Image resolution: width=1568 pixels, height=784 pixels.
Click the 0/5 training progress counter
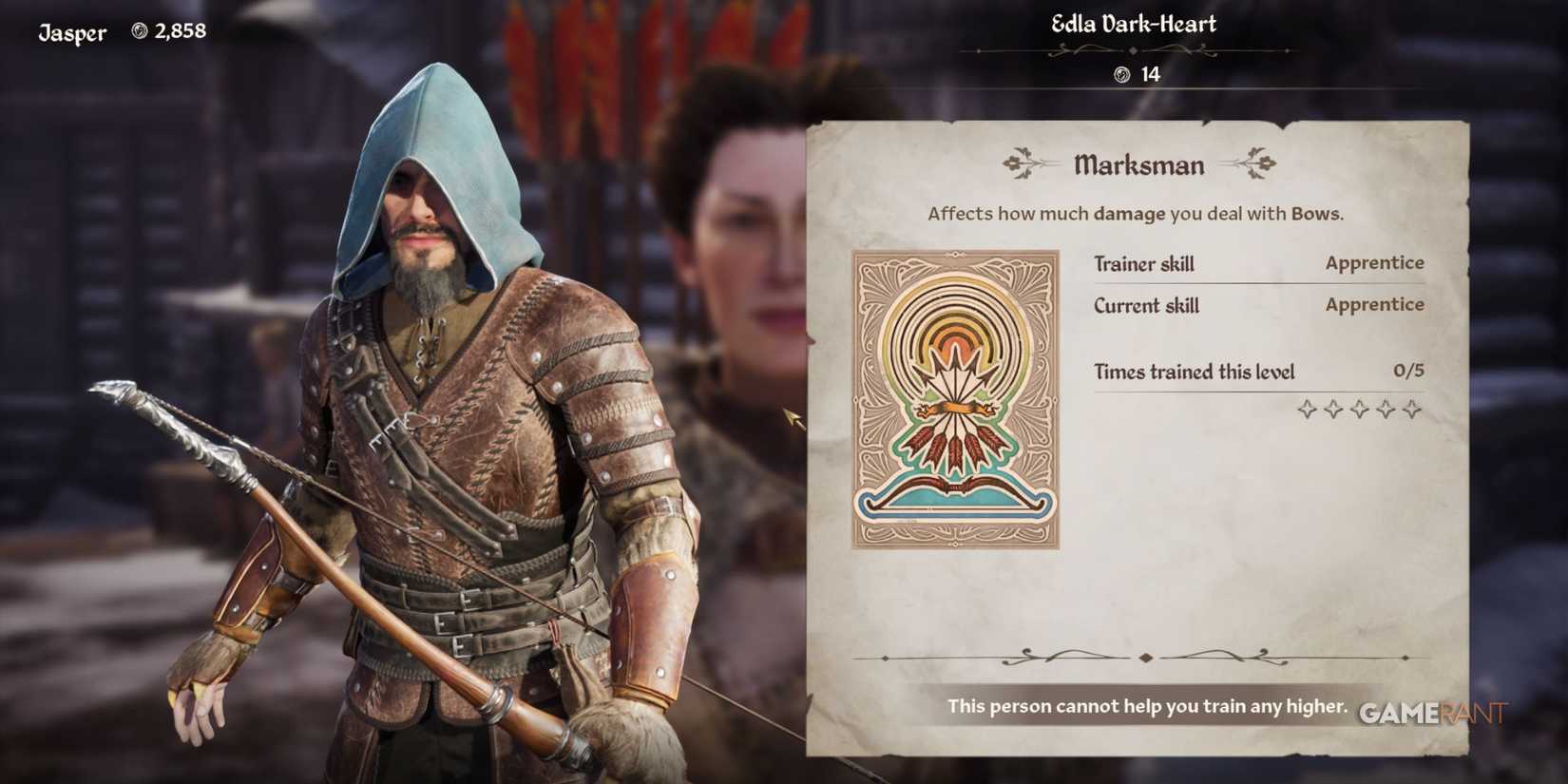click(1409, 372)
